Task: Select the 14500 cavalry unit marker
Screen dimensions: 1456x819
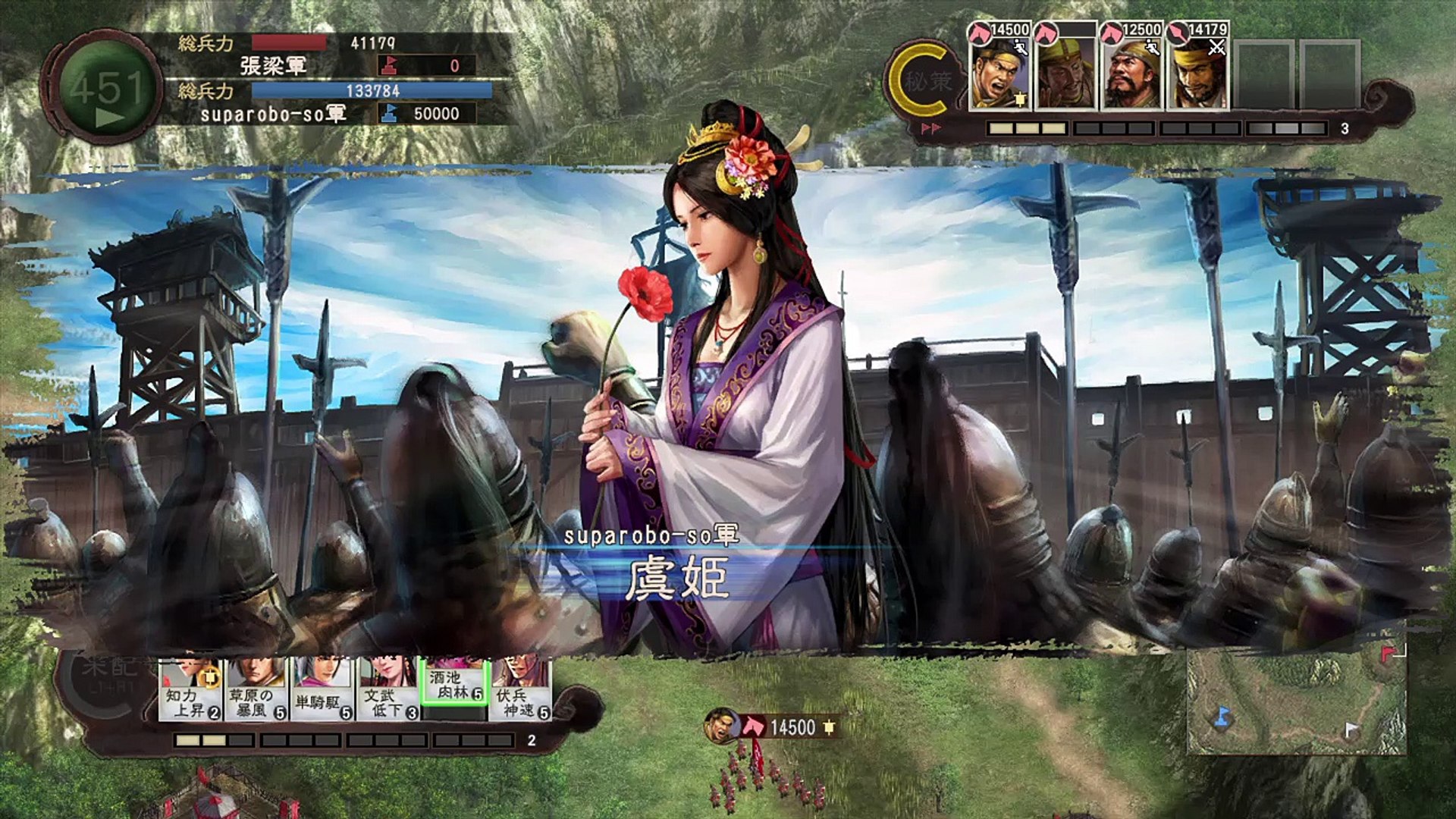Action: (772, 727)
